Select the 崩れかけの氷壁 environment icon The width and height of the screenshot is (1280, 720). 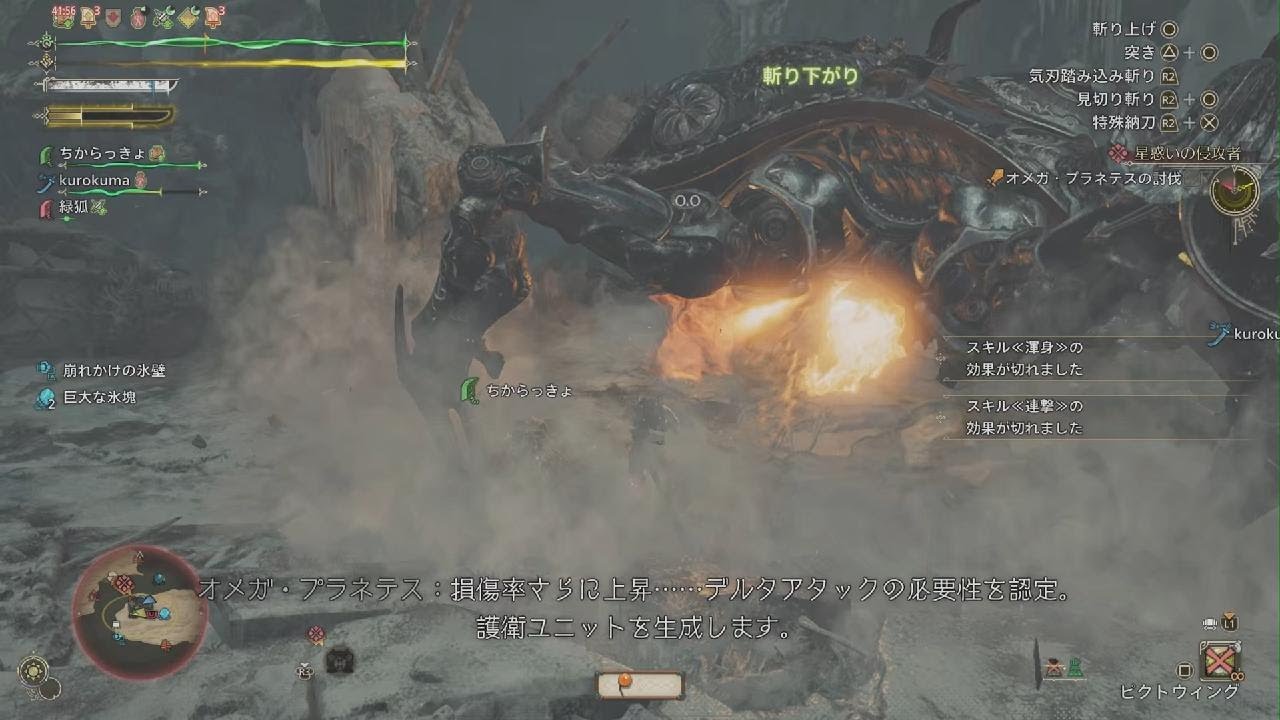[44, 369]
